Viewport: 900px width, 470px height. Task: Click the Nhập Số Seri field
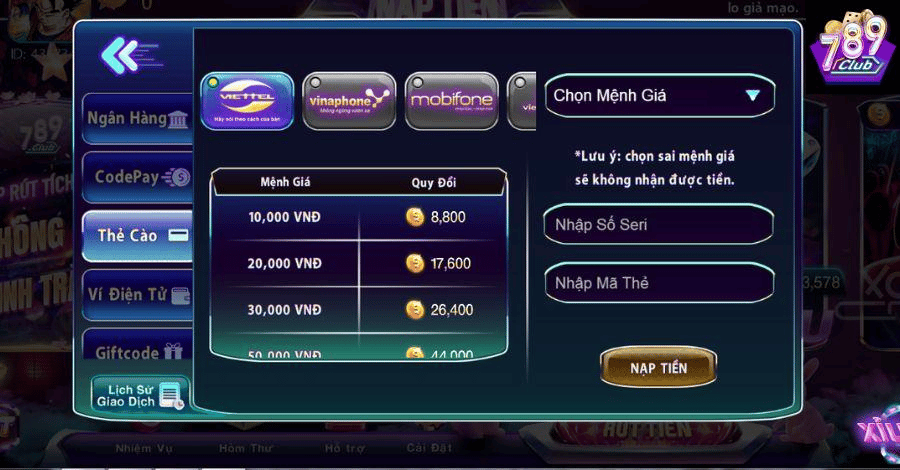[658, 224]
